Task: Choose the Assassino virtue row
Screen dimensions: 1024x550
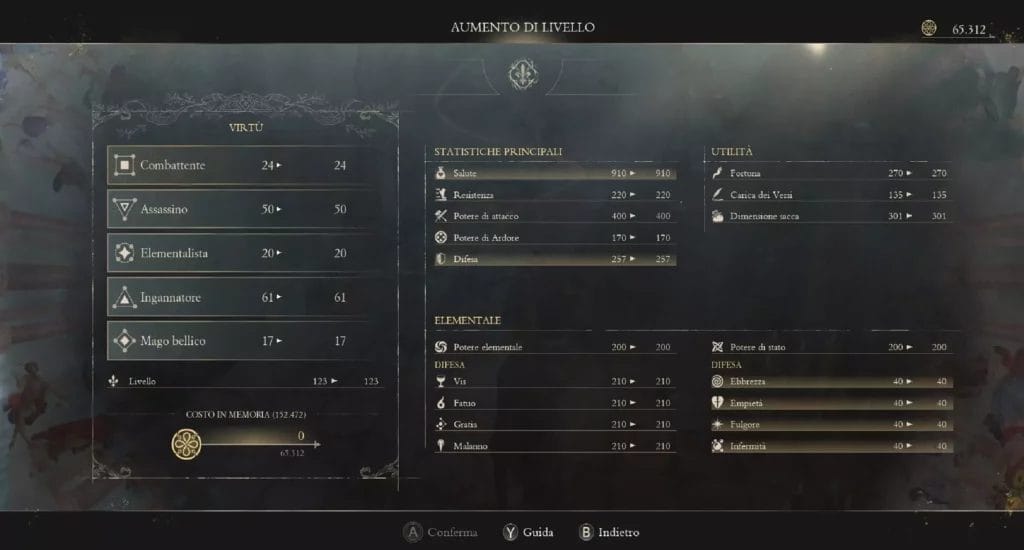Action: 241,209
